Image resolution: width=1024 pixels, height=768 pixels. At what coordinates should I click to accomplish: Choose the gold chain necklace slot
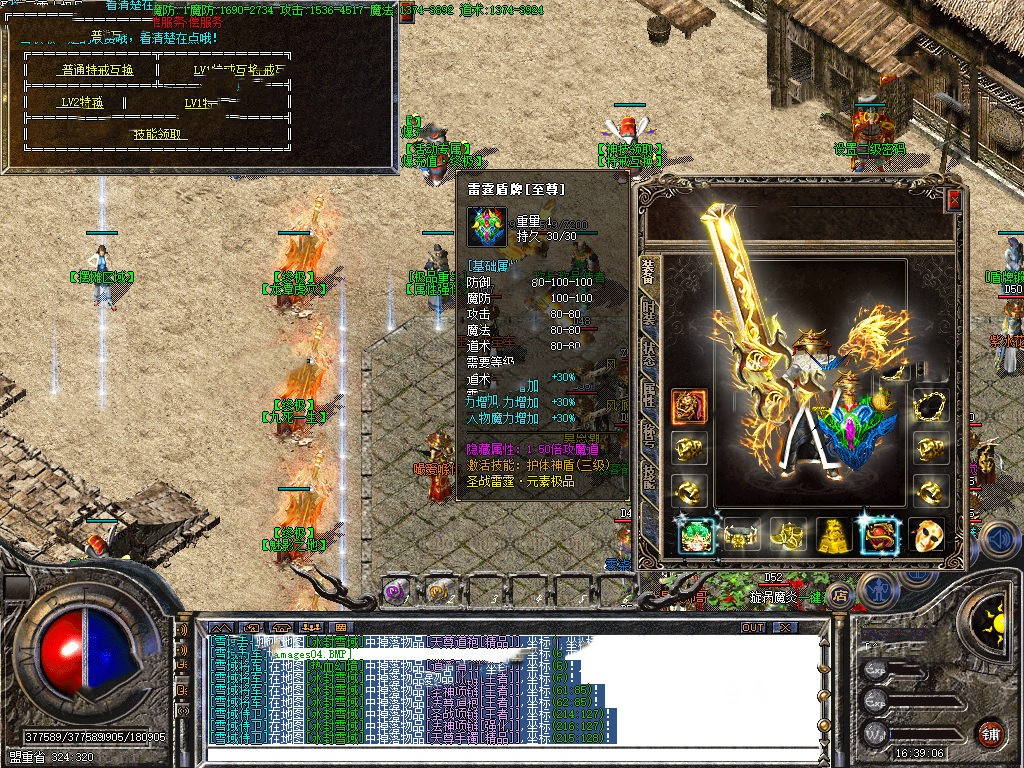click(929, 407)
